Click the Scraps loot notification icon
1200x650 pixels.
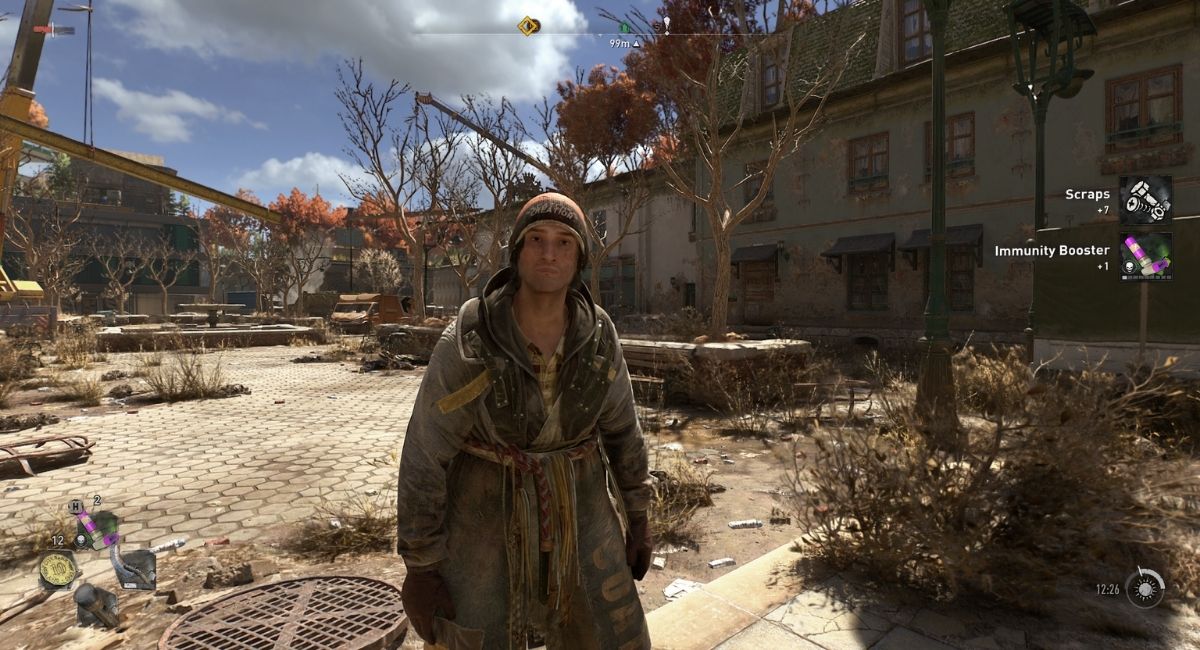(1145, 200)
